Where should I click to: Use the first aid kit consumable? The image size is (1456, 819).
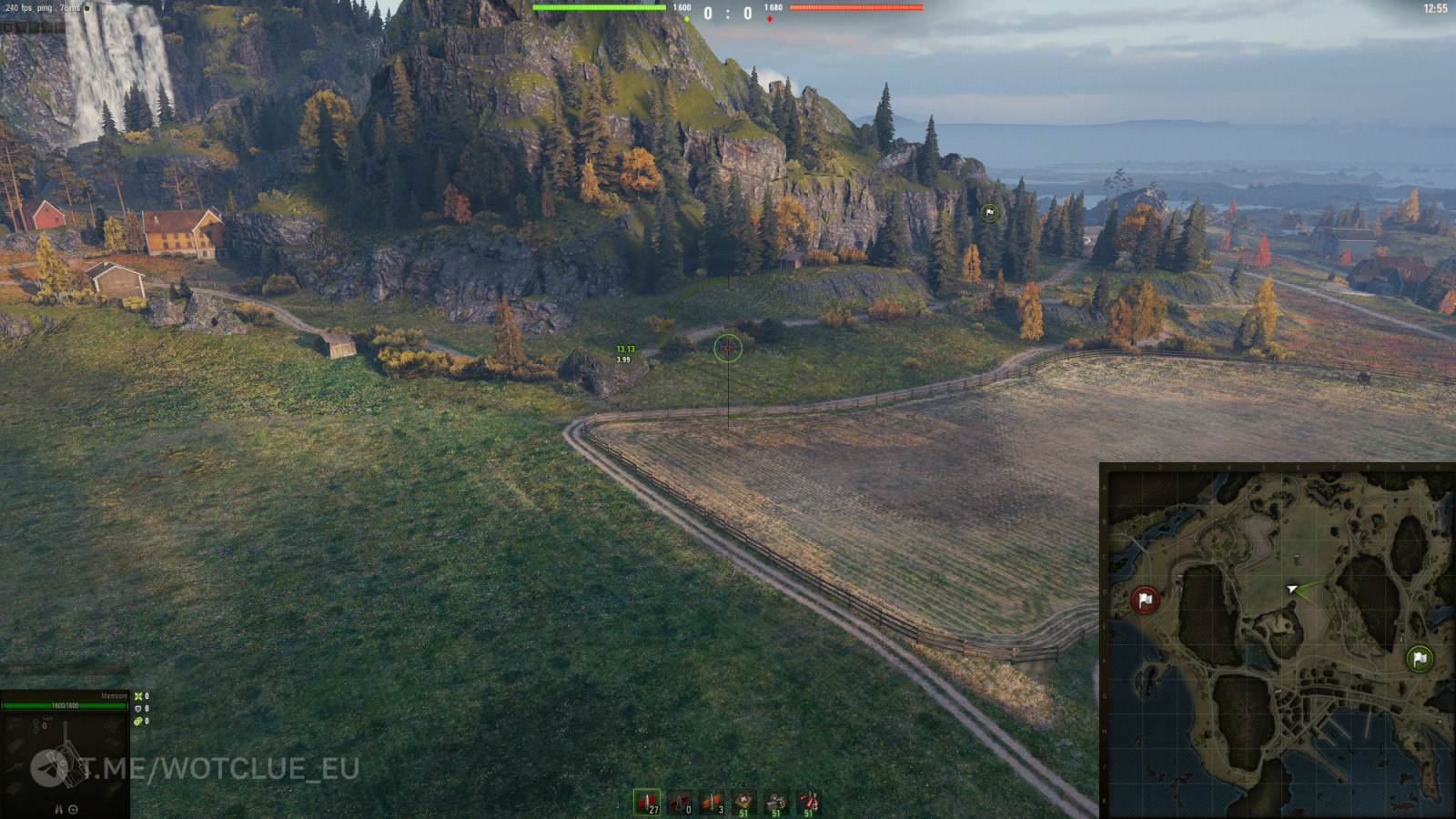pyautogui.click(x=744, y=803)
